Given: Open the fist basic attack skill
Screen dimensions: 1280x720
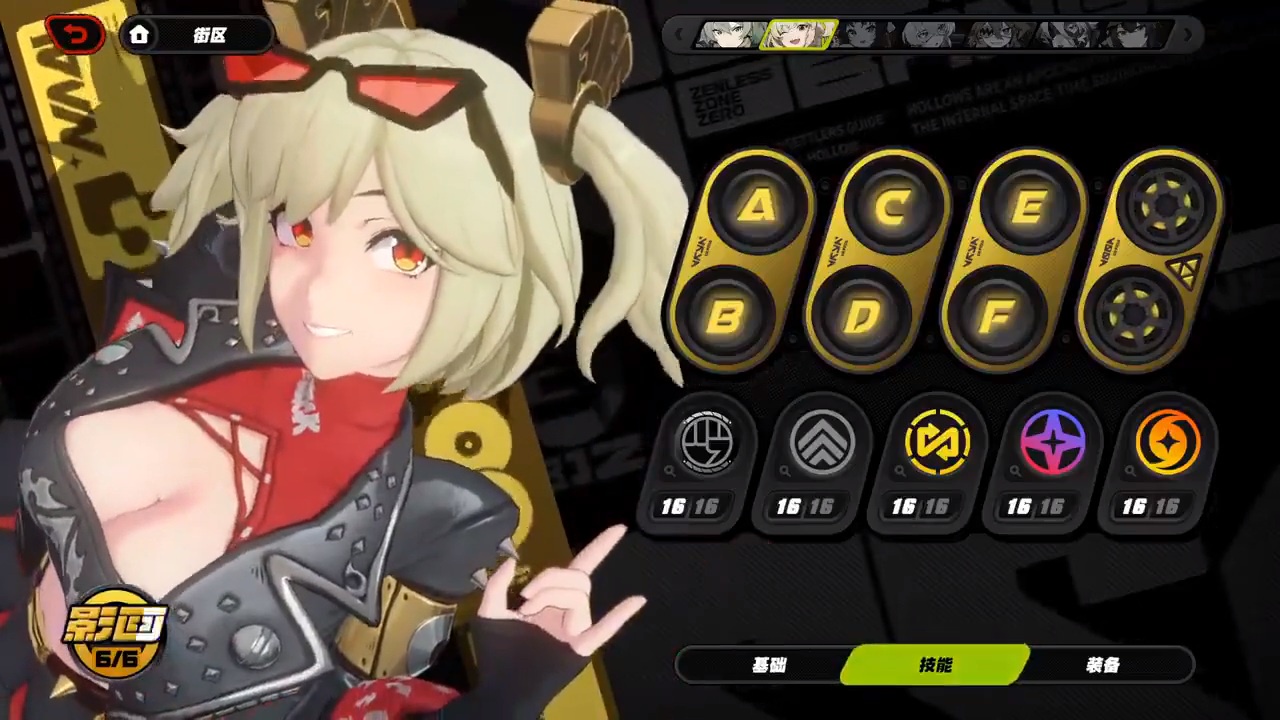Looking at the screenshot, I should (x=707, y=443).
